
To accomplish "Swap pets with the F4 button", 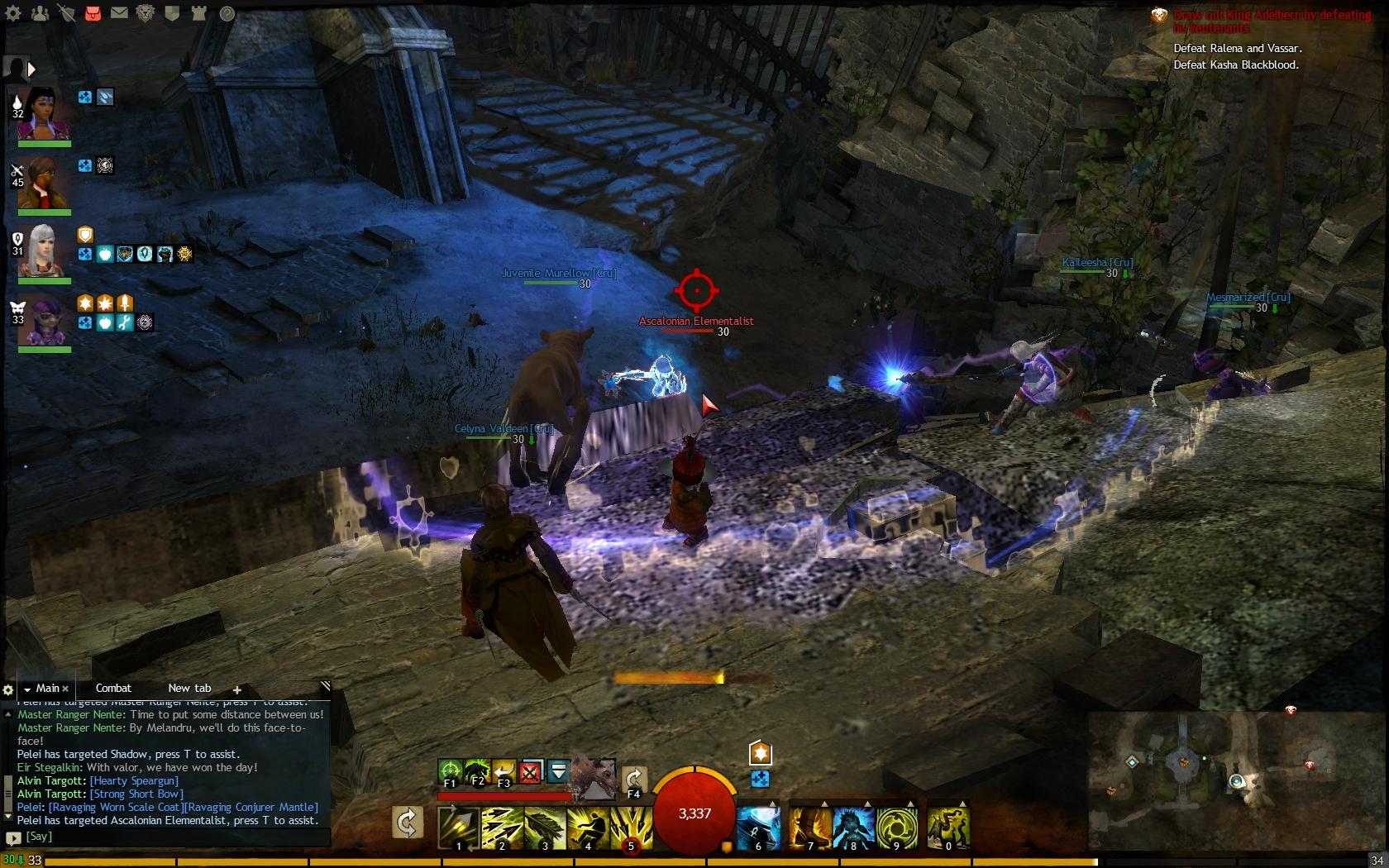I will tap(634, 780).
